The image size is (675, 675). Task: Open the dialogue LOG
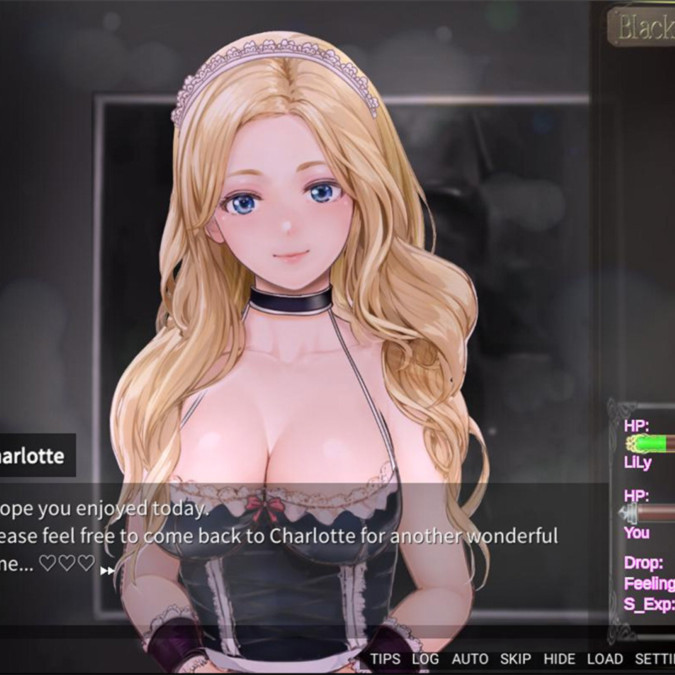tap(425, 659)
